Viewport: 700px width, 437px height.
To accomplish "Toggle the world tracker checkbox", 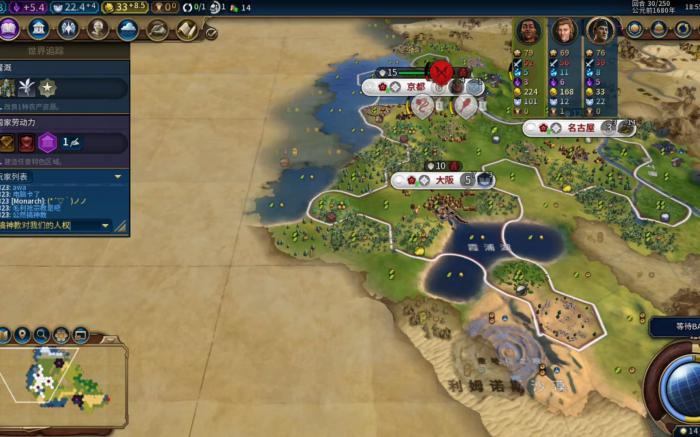I will (x=211, y=32).
